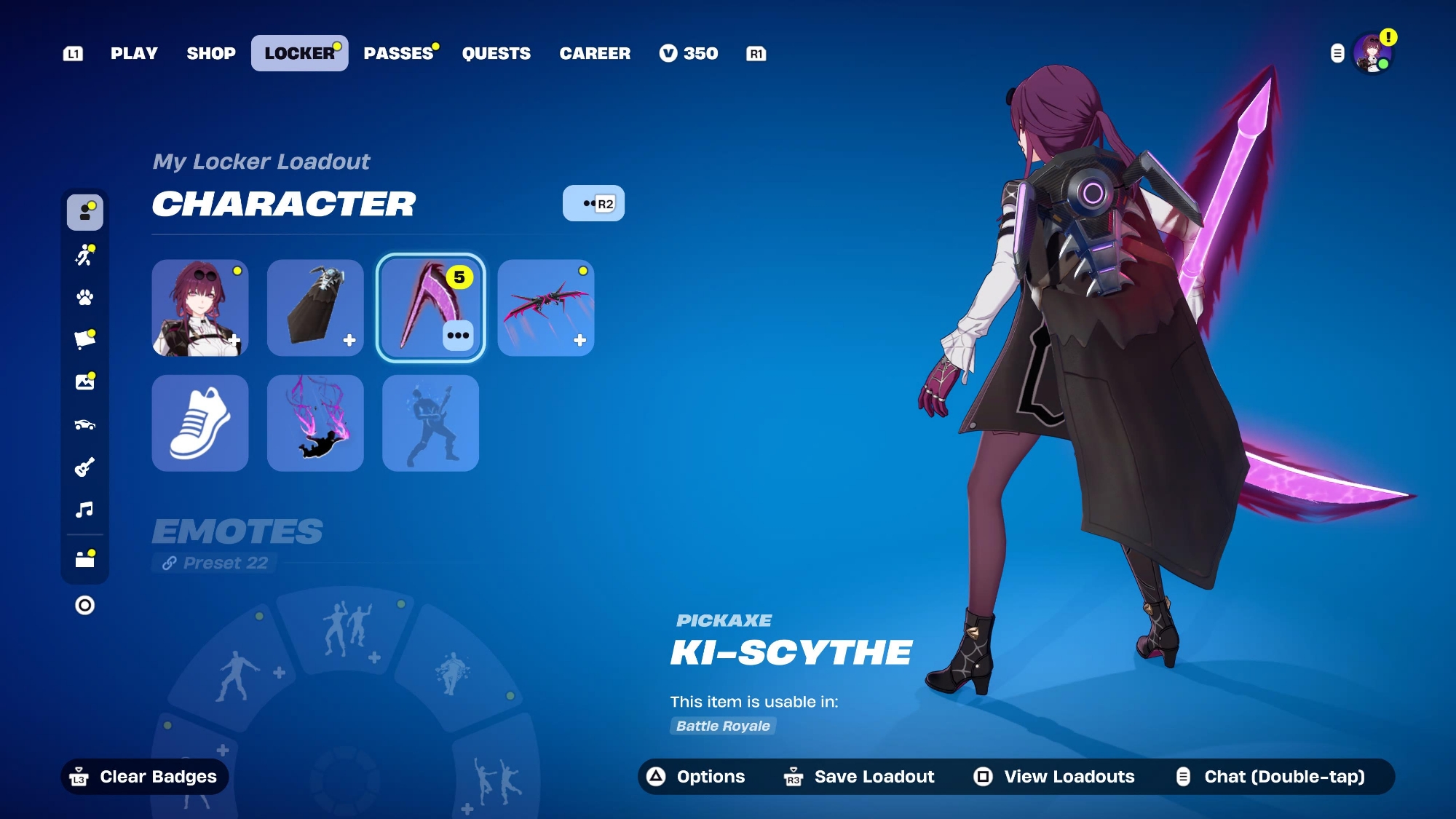This screenshot has height=819, width=1456.
Task: Open the player profile avatar
Action: pyautogui.click(x=1372, y=53)
